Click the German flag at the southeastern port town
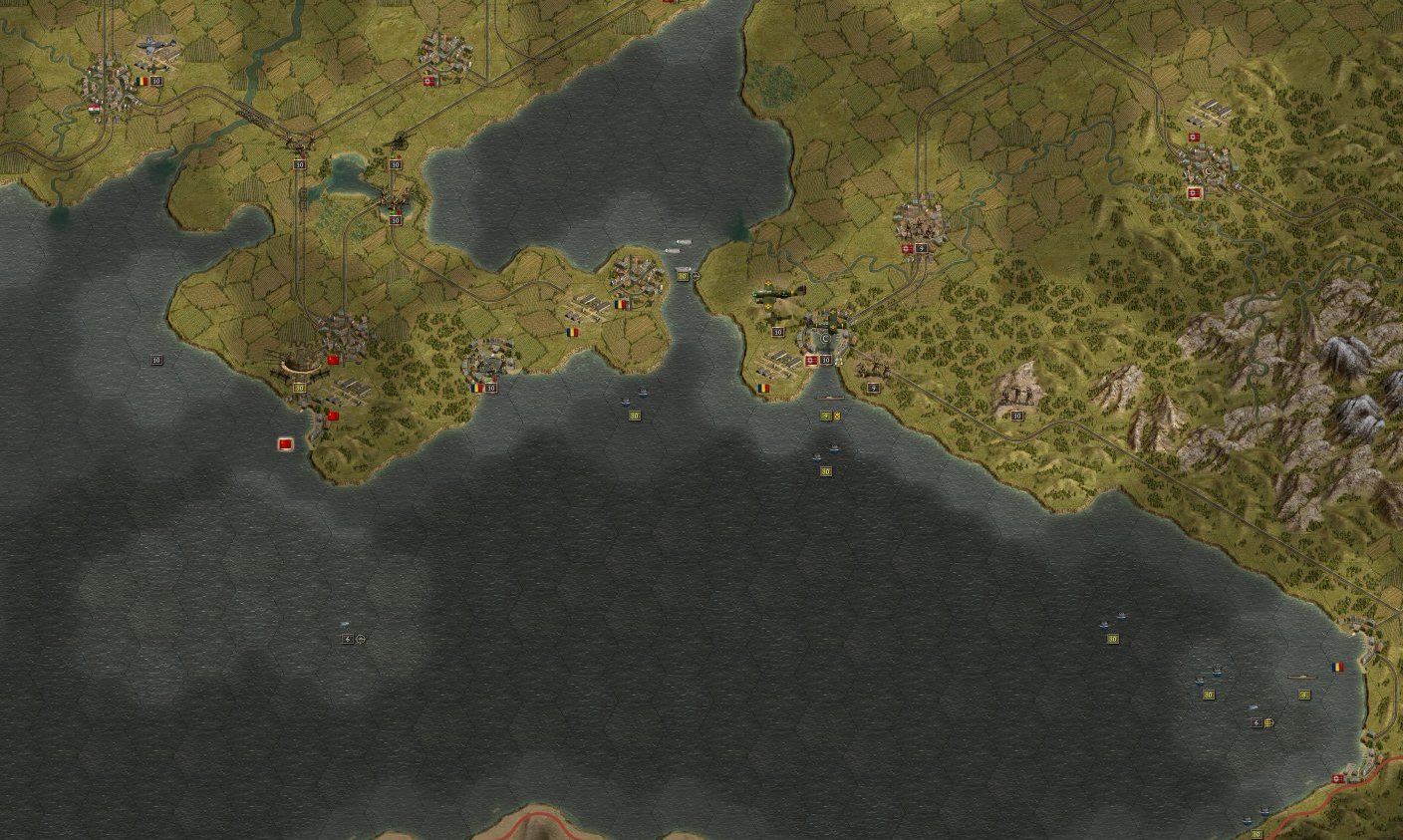This screenshot has height=840, width=1403. pyautogui.click(x=1336, y=778)
